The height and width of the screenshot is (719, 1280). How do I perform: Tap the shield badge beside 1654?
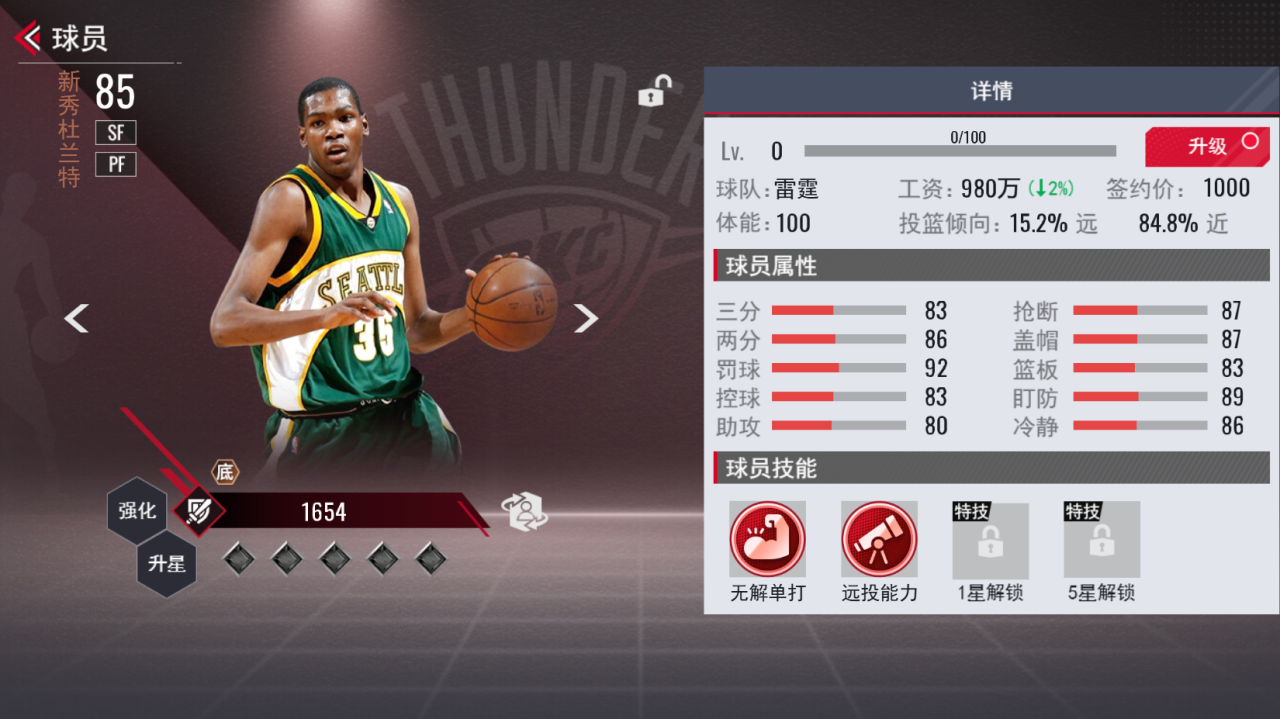199,512
